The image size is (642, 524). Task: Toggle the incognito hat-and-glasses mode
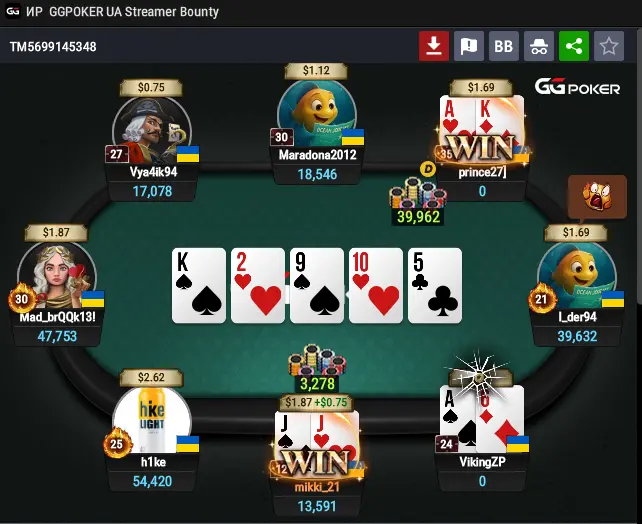pos(539,46)
